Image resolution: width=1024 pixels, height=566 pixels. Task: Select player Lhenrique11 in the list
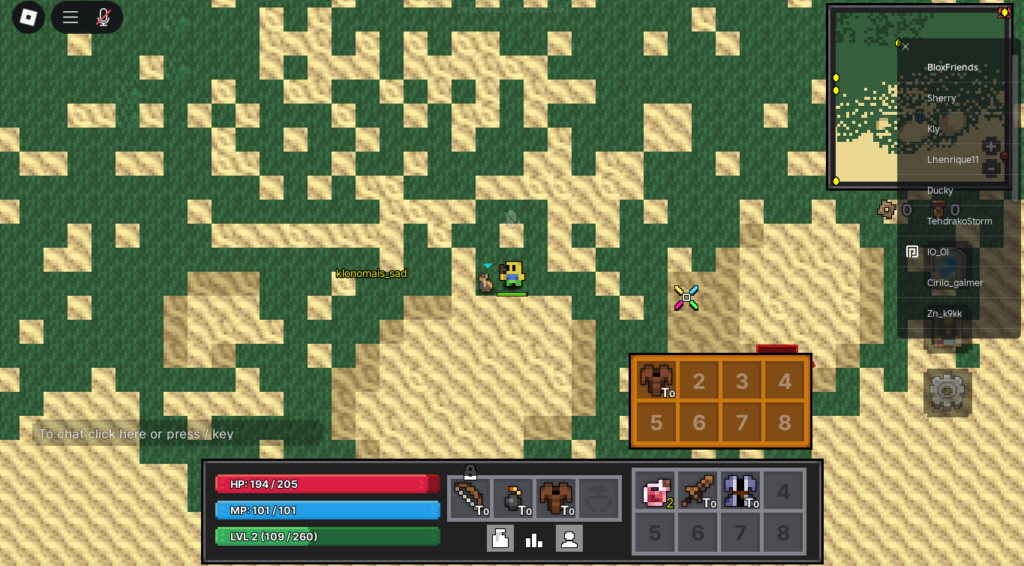(x=954, y=160)
